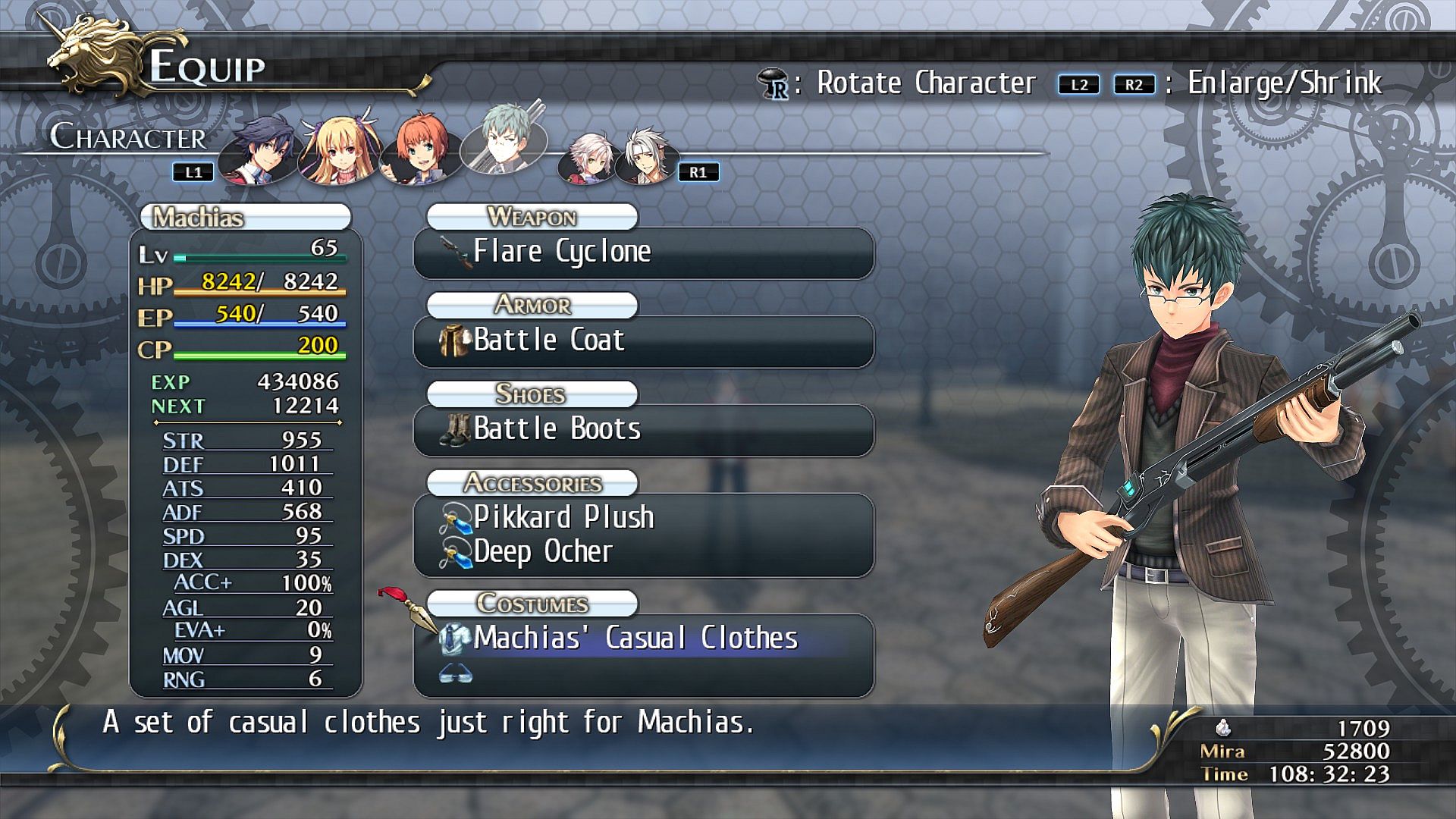The height and width of the screenshot is (819, 1456).
Task: Switch to blonde Alisa's portrait
Action: pyautogui.click(x=338, y=150)
